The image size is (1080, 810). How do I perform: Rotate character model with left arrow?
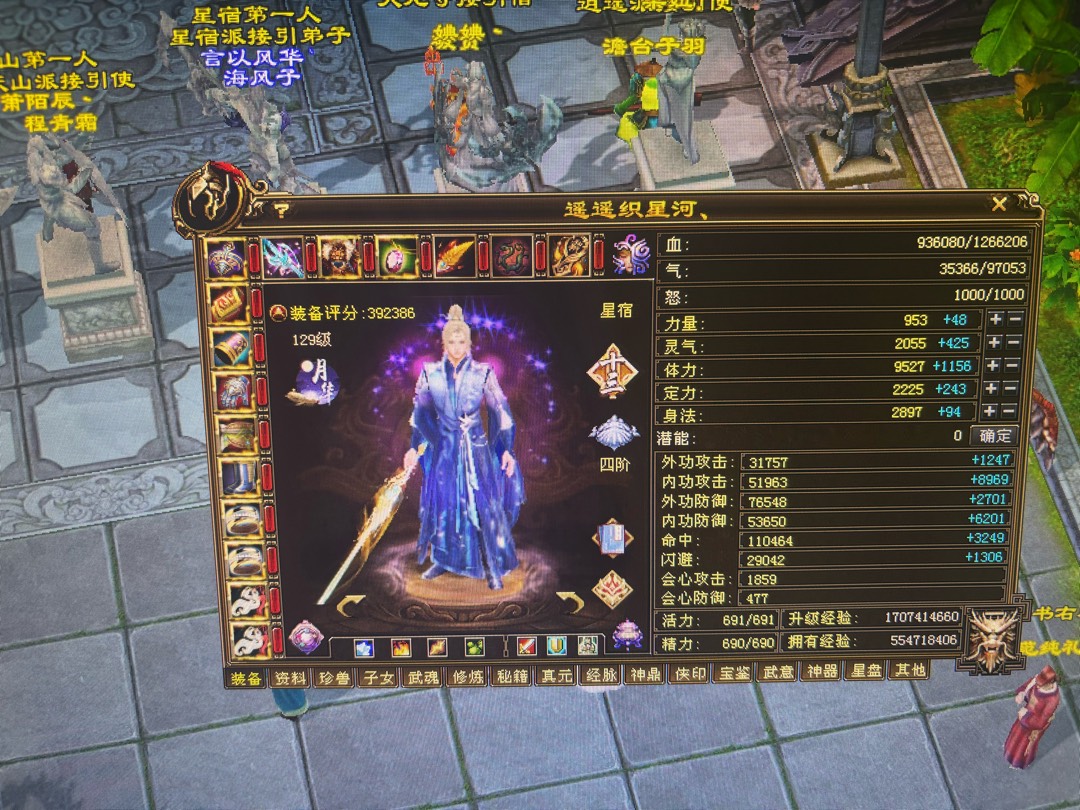tap(352, 605)
